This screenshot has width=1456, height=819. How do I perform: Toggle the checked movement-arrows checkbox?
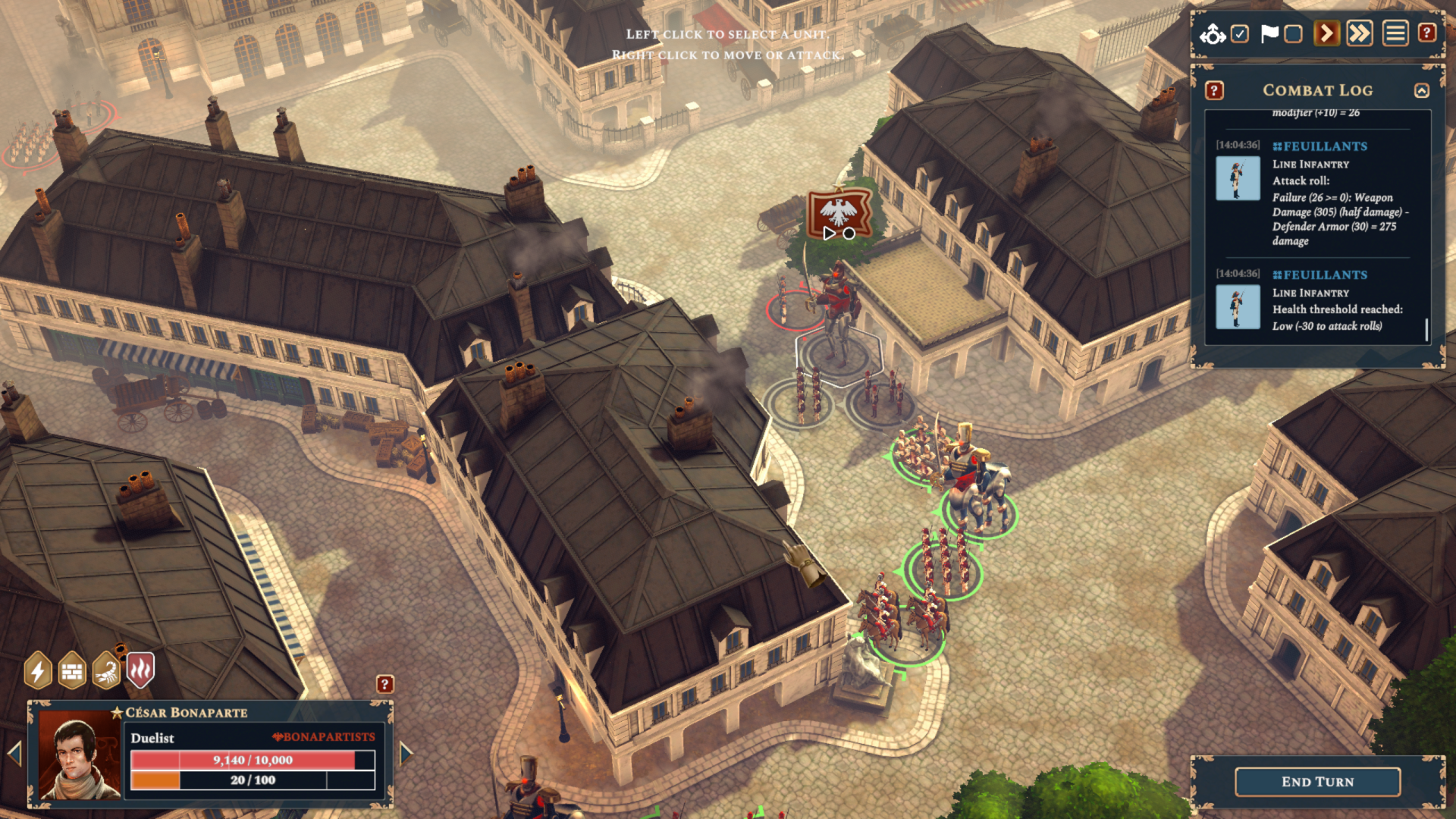pos(1240,34)
